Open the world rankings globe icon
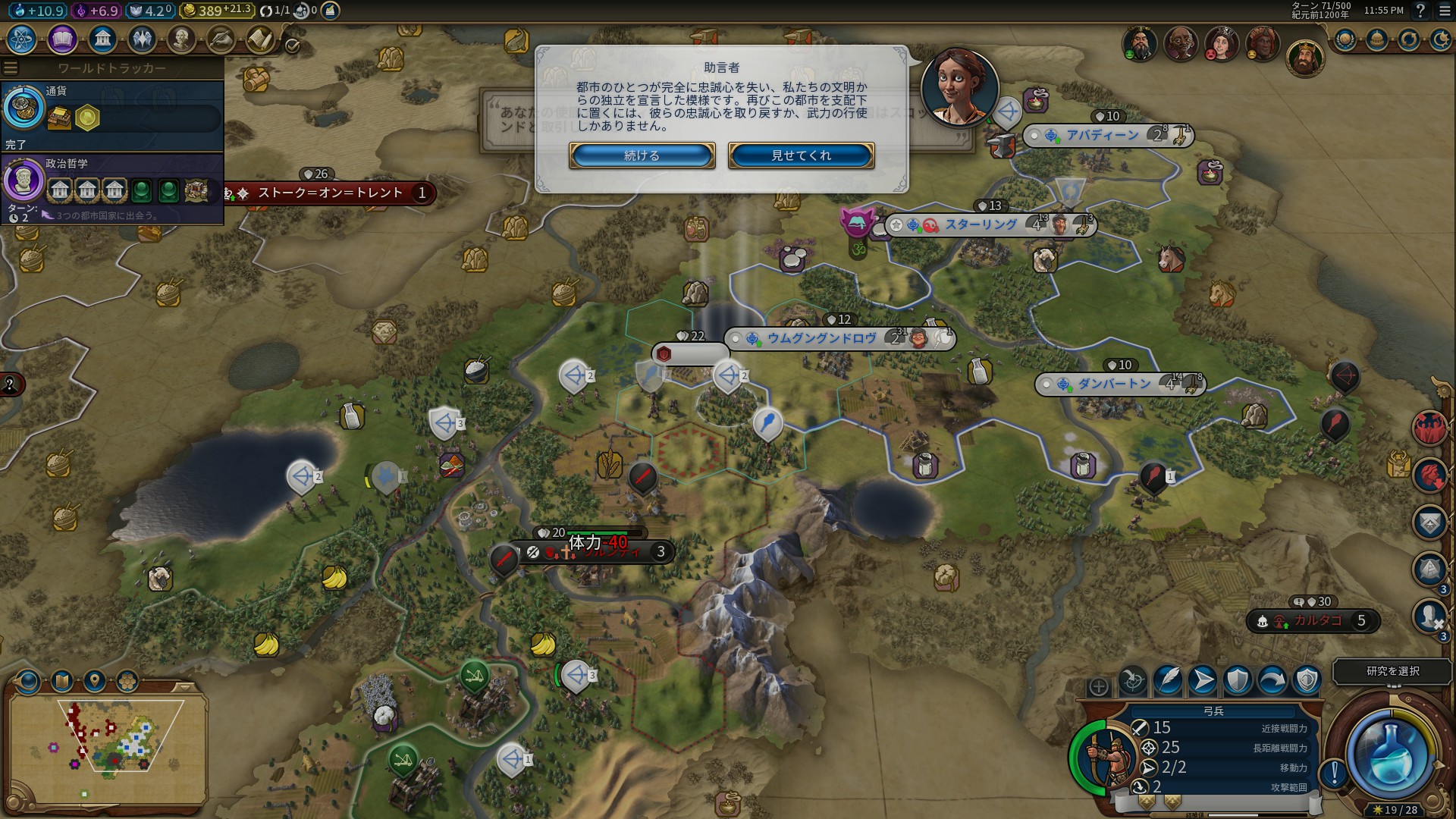1456x819 pixels. click(x=1345, y=39)
